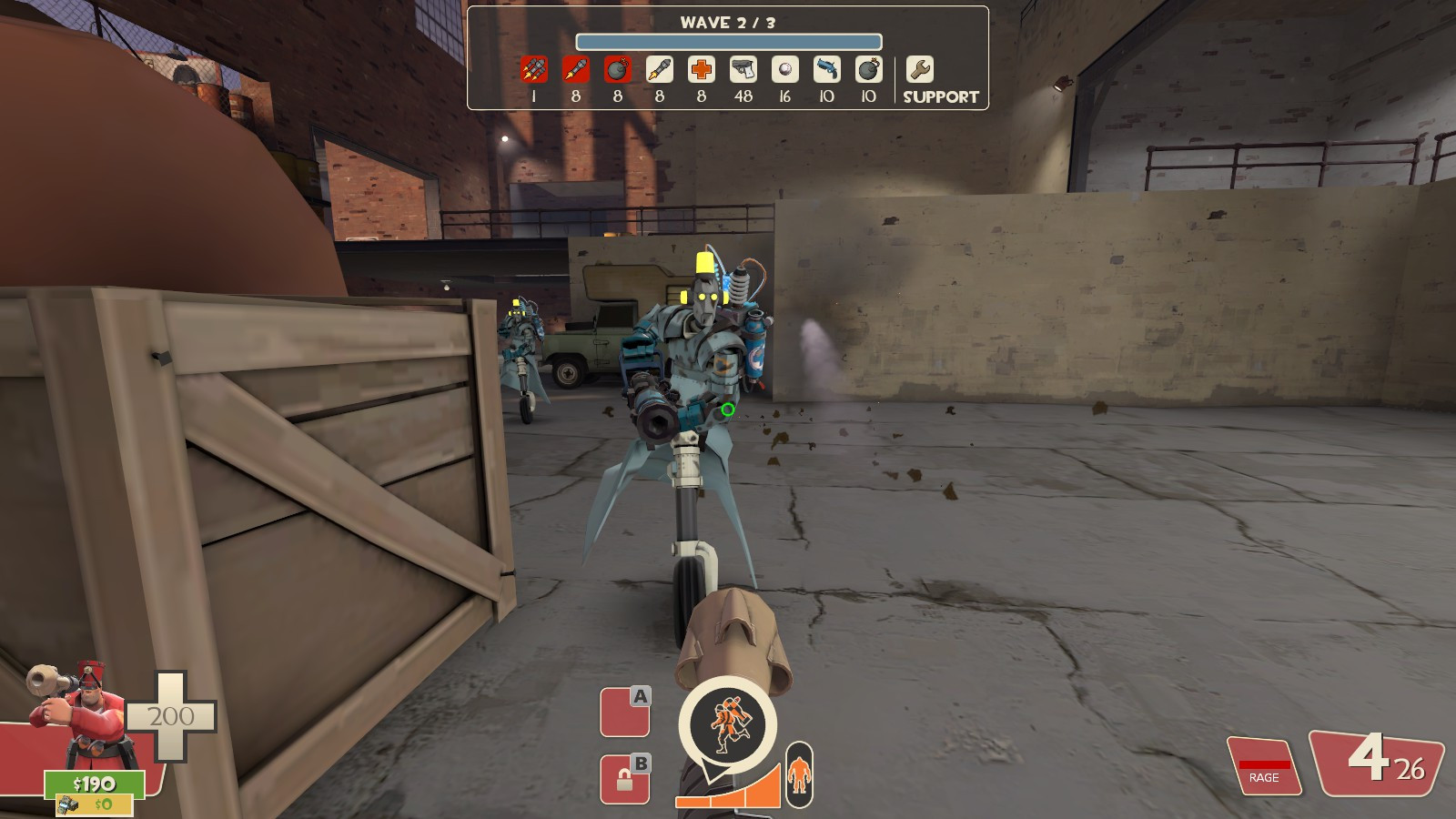Click the RAGE meter to activate rage
1456x819 pixels.
tap(1263, 767)
